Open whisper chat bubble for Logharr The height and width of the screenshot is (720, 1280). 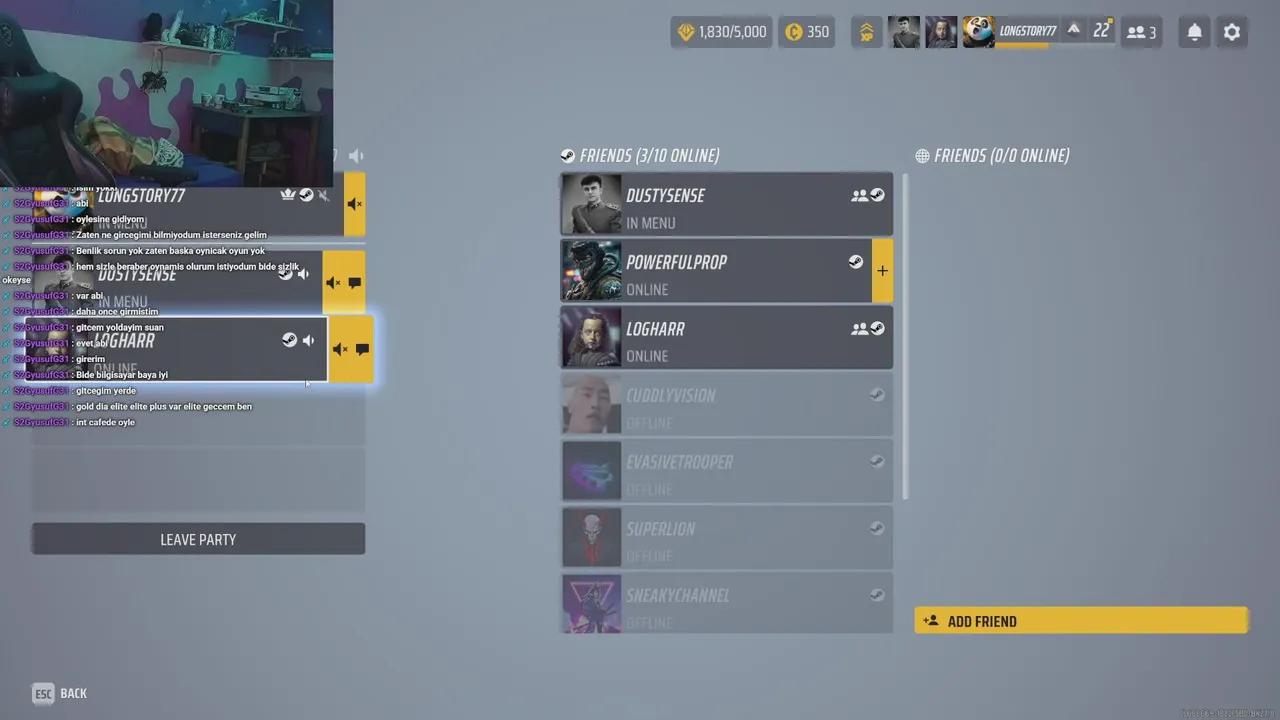[362, 348]
